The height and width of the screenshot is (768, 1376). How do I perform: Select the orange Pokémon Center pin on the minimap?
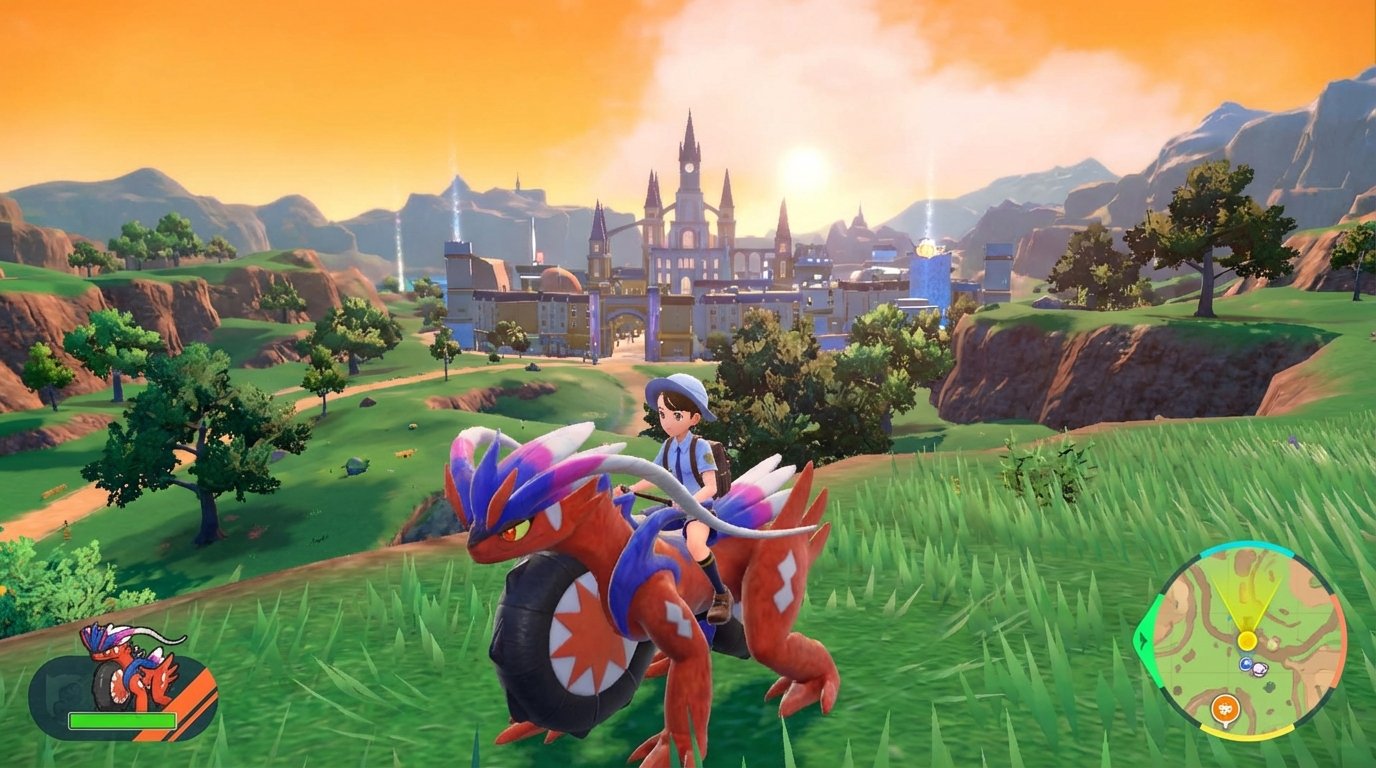(1226, 708)
